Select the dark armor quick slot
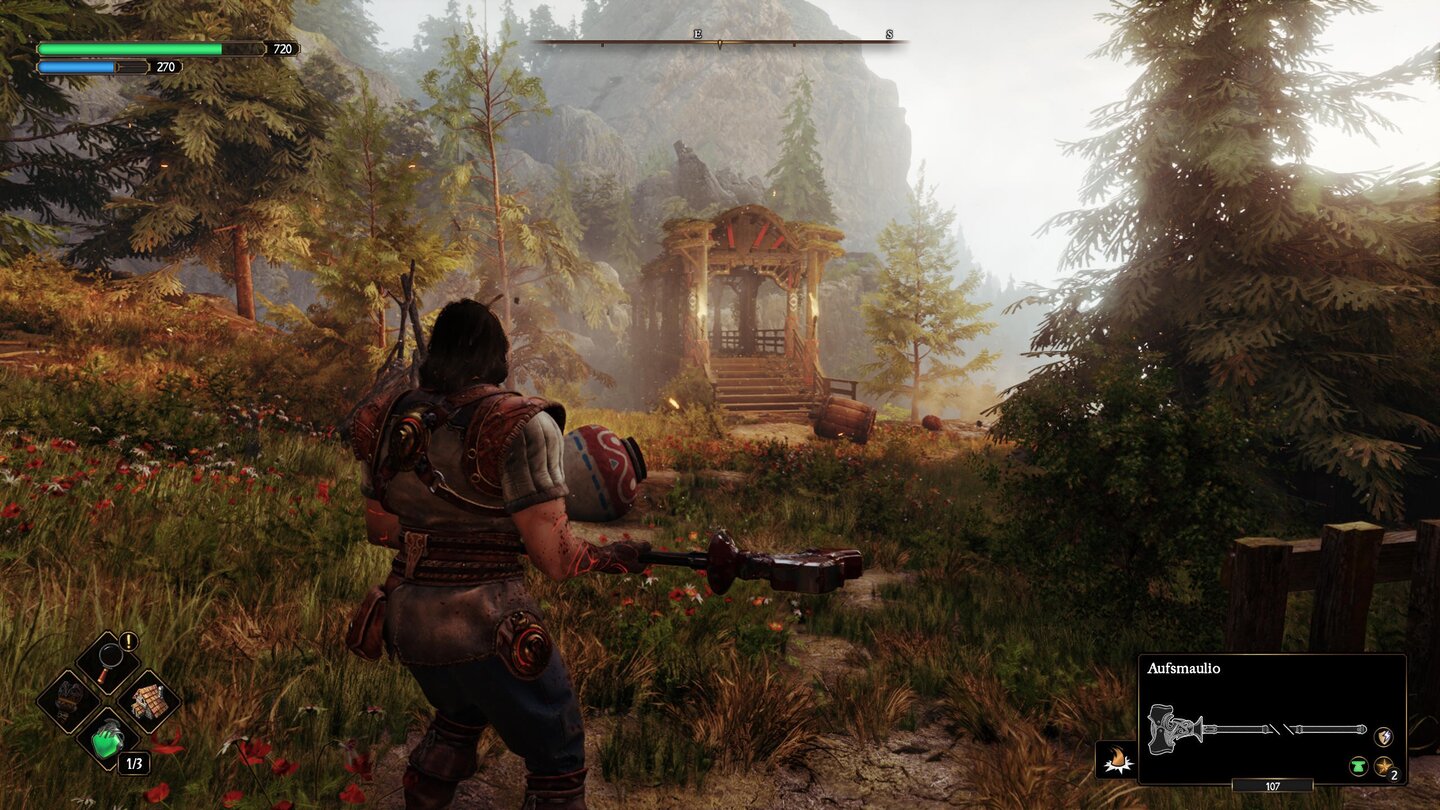The image size is (1440, 810). 68,700
